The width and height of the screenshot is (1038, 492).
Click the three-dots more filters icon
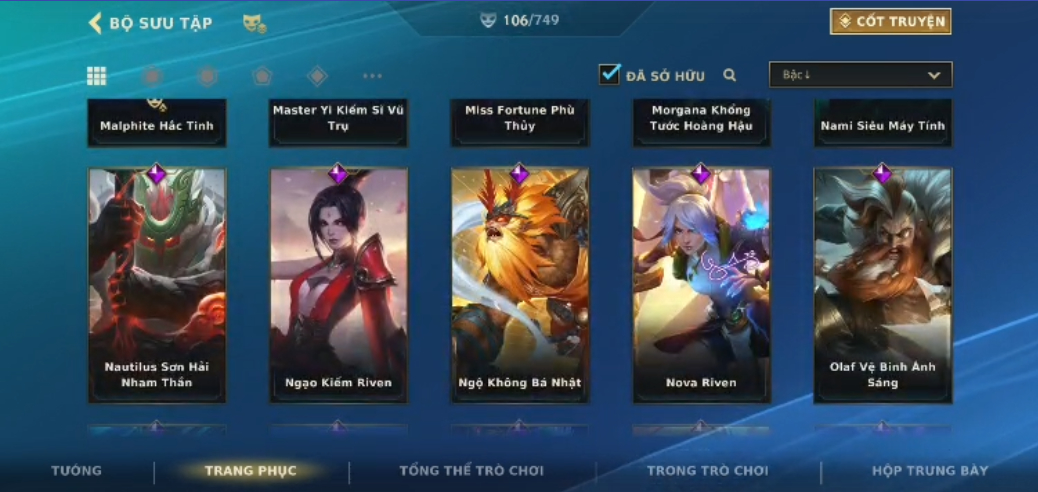click(372, 76)
